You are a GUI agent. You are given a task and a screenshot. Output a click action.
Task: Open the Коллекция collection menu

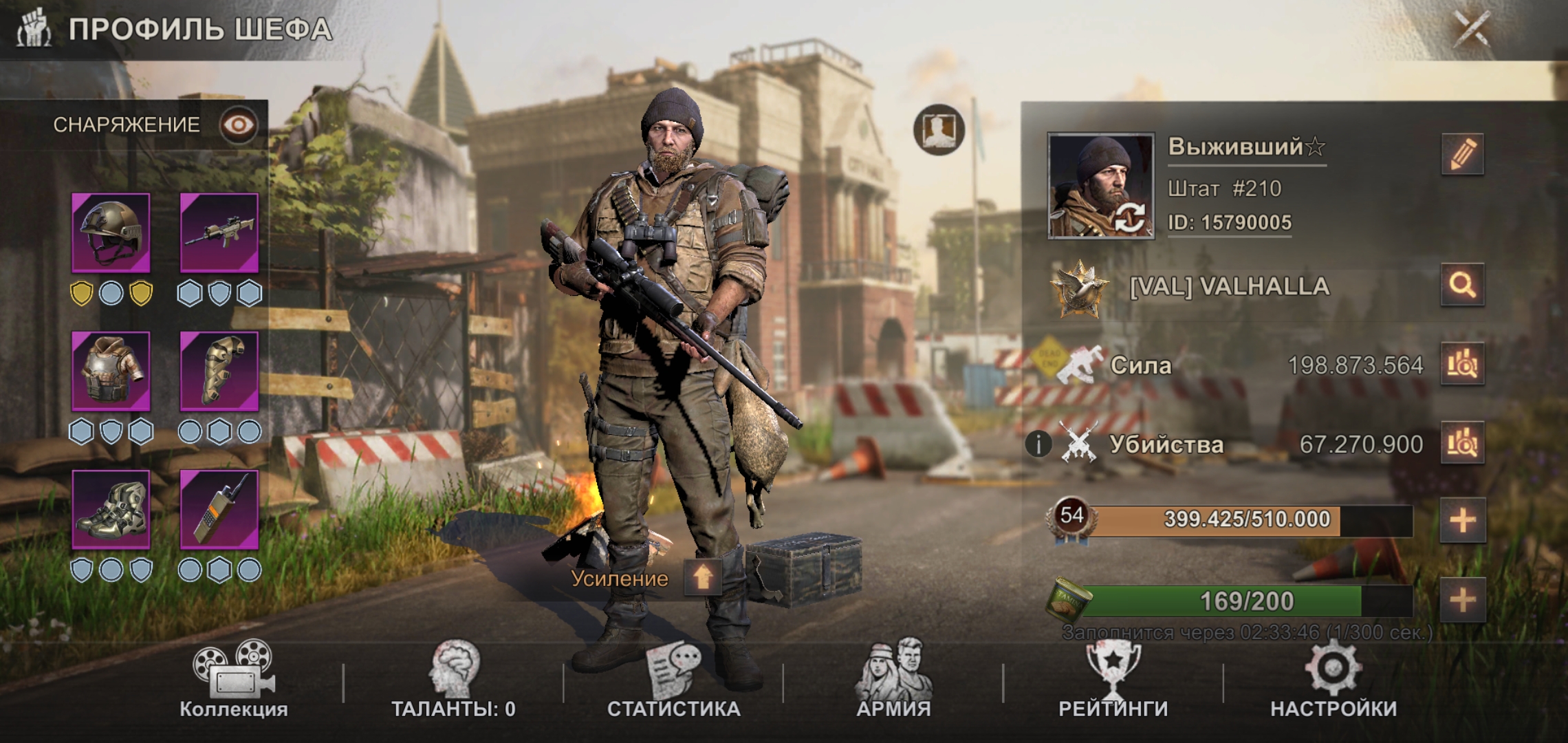pyautogui.click(x=234, y=680)
